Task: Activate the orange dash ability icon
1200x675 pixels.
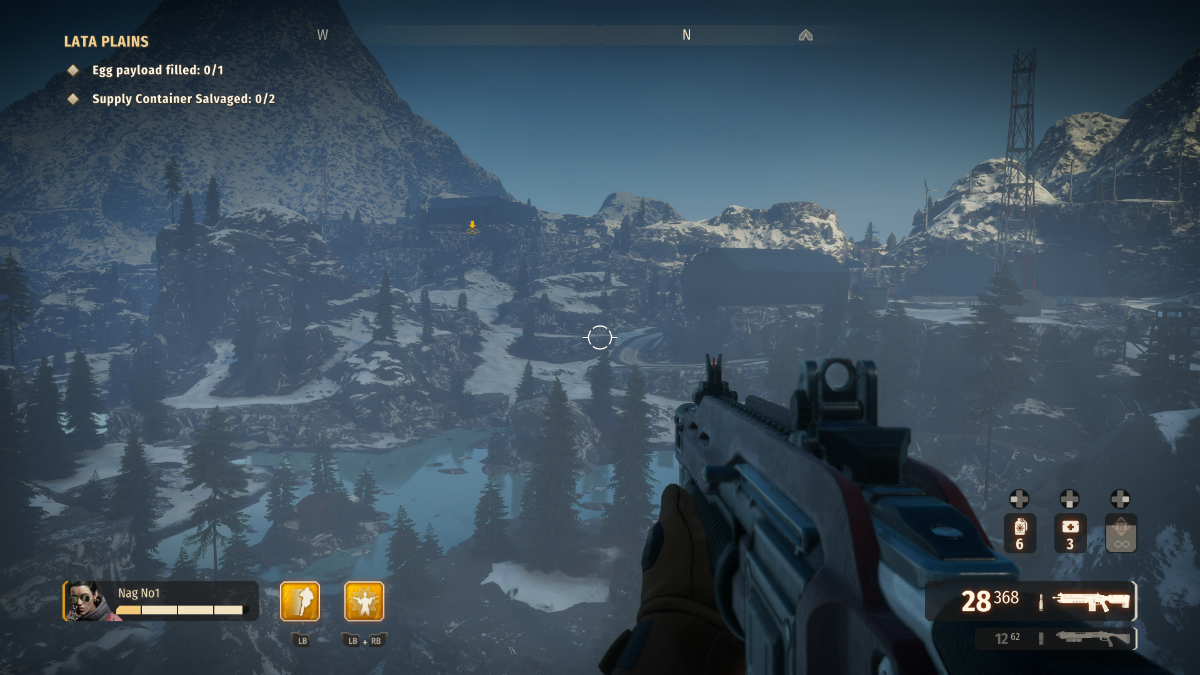Action: pyautogui.click(x=300, y=601)
